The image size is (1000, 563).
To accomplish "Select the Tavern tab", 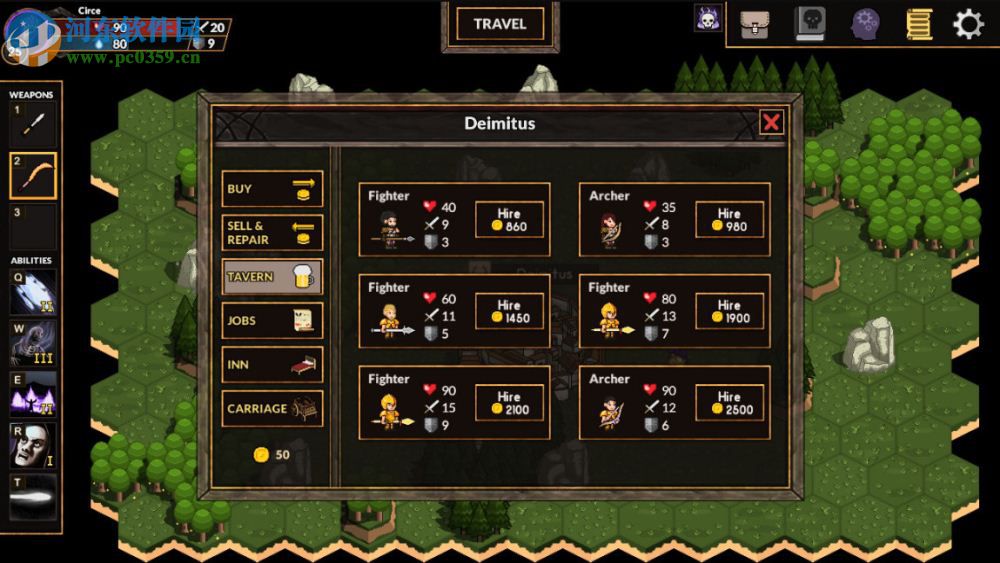I will 272,277.
